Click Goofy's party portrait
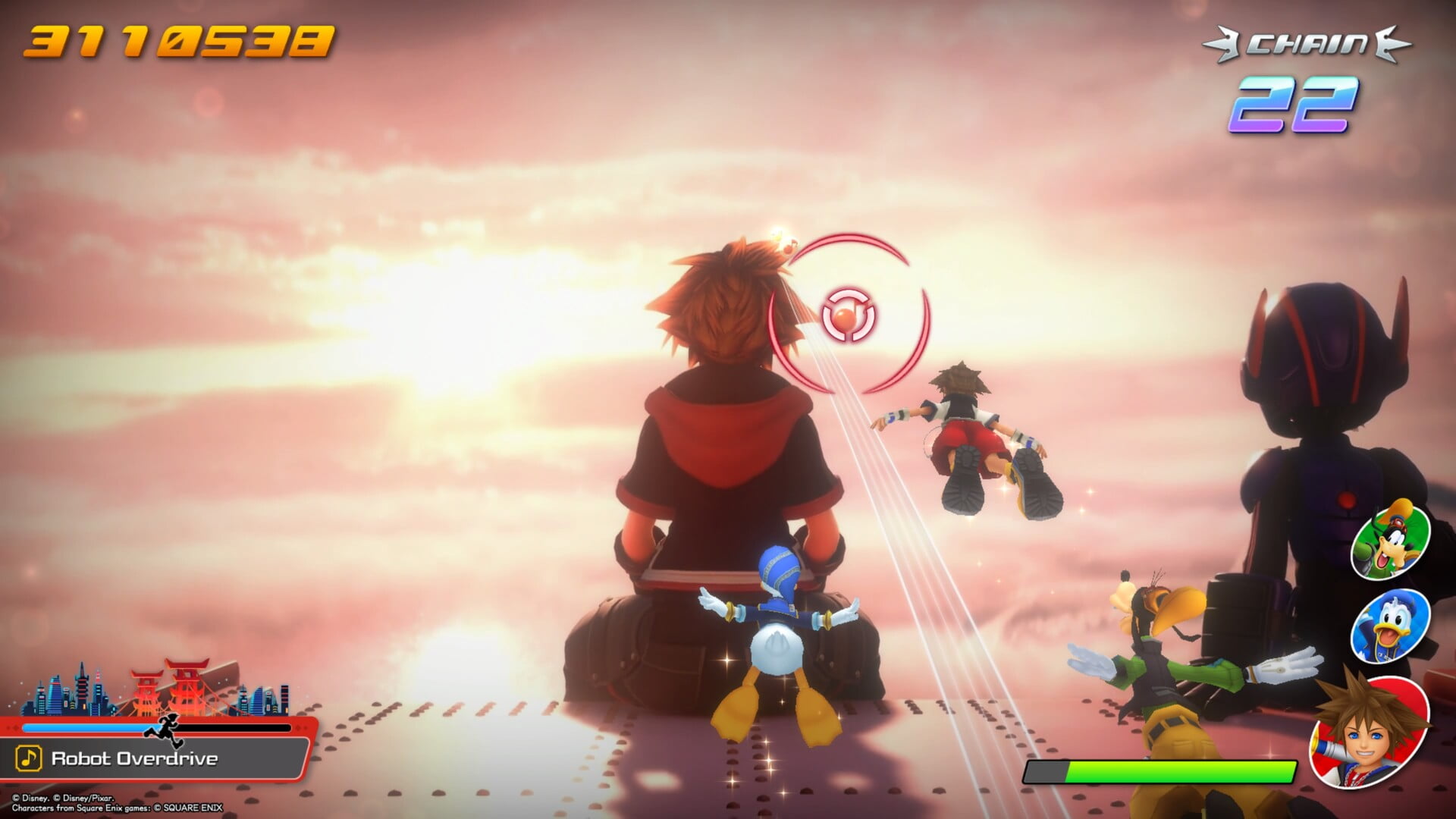The height and width of the screenshot is (819, 1456). tap(1390, 540)
